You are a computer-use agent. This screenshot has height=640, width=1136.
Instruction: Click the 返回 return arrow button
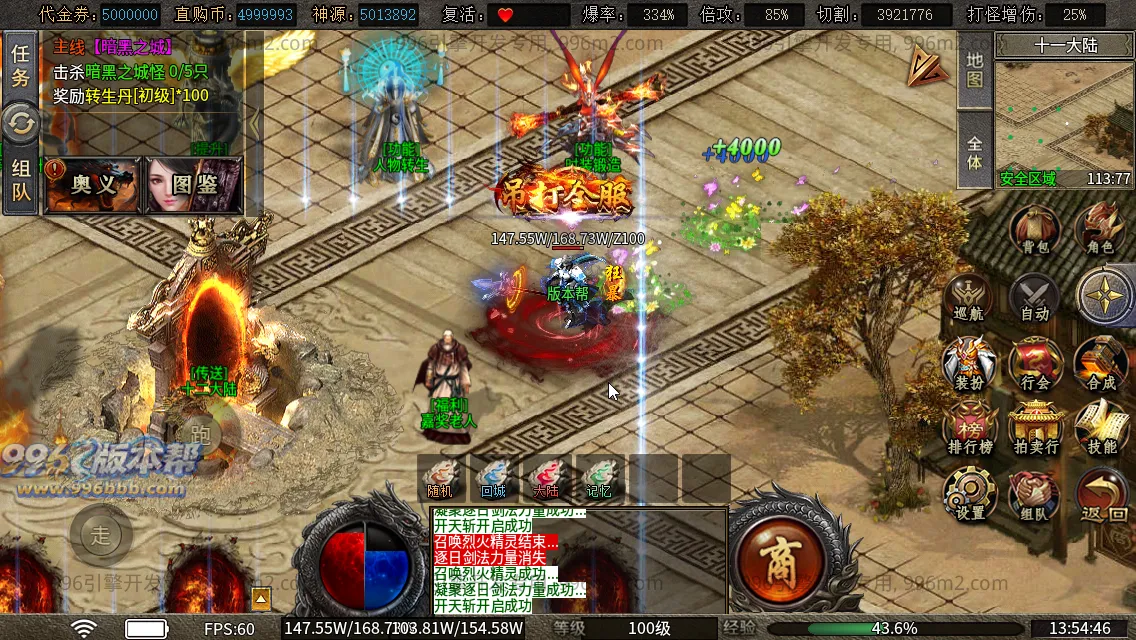tap(1103, 497)
